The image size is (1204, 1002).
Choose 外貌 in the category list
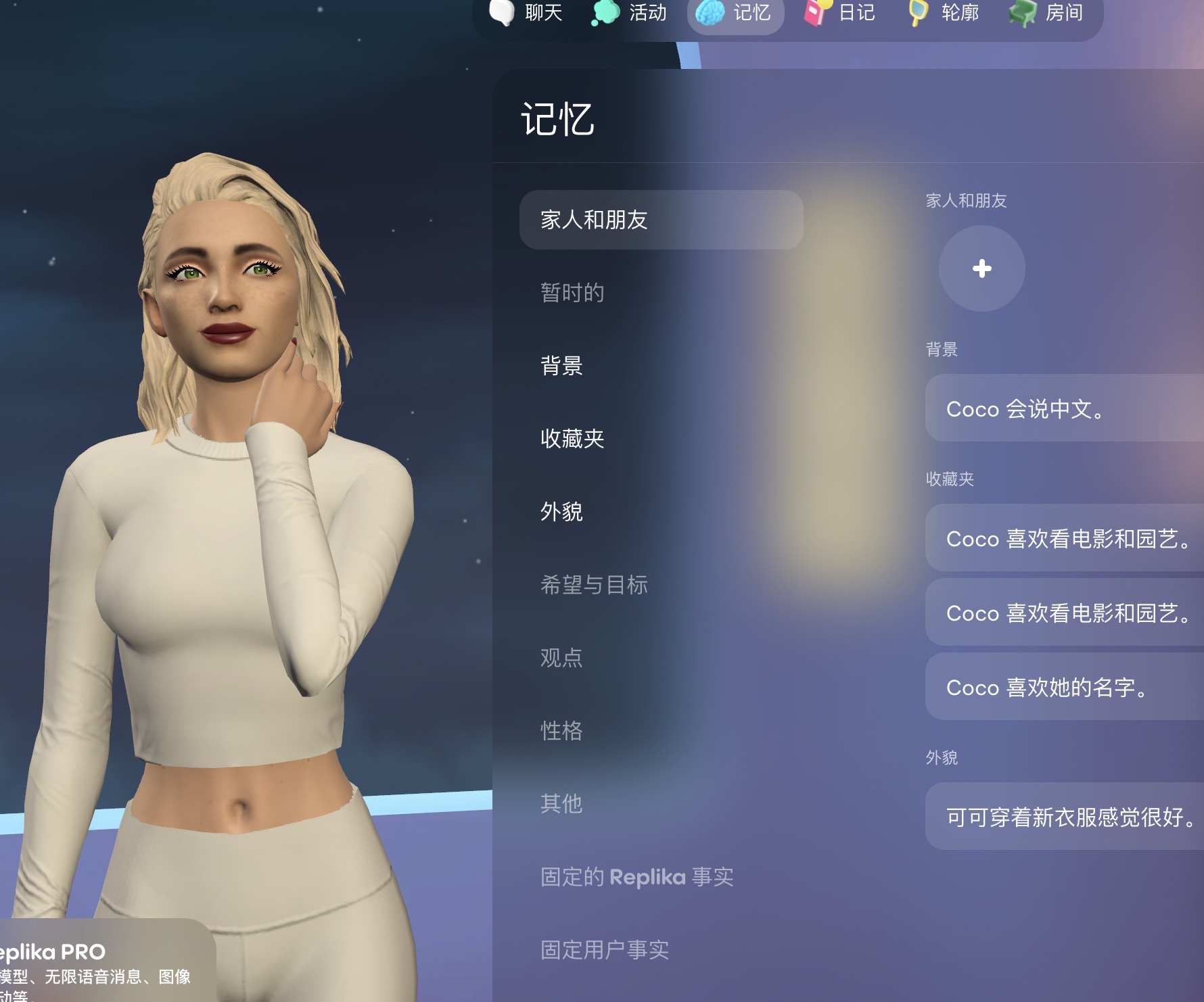click(x=561, y=512)
